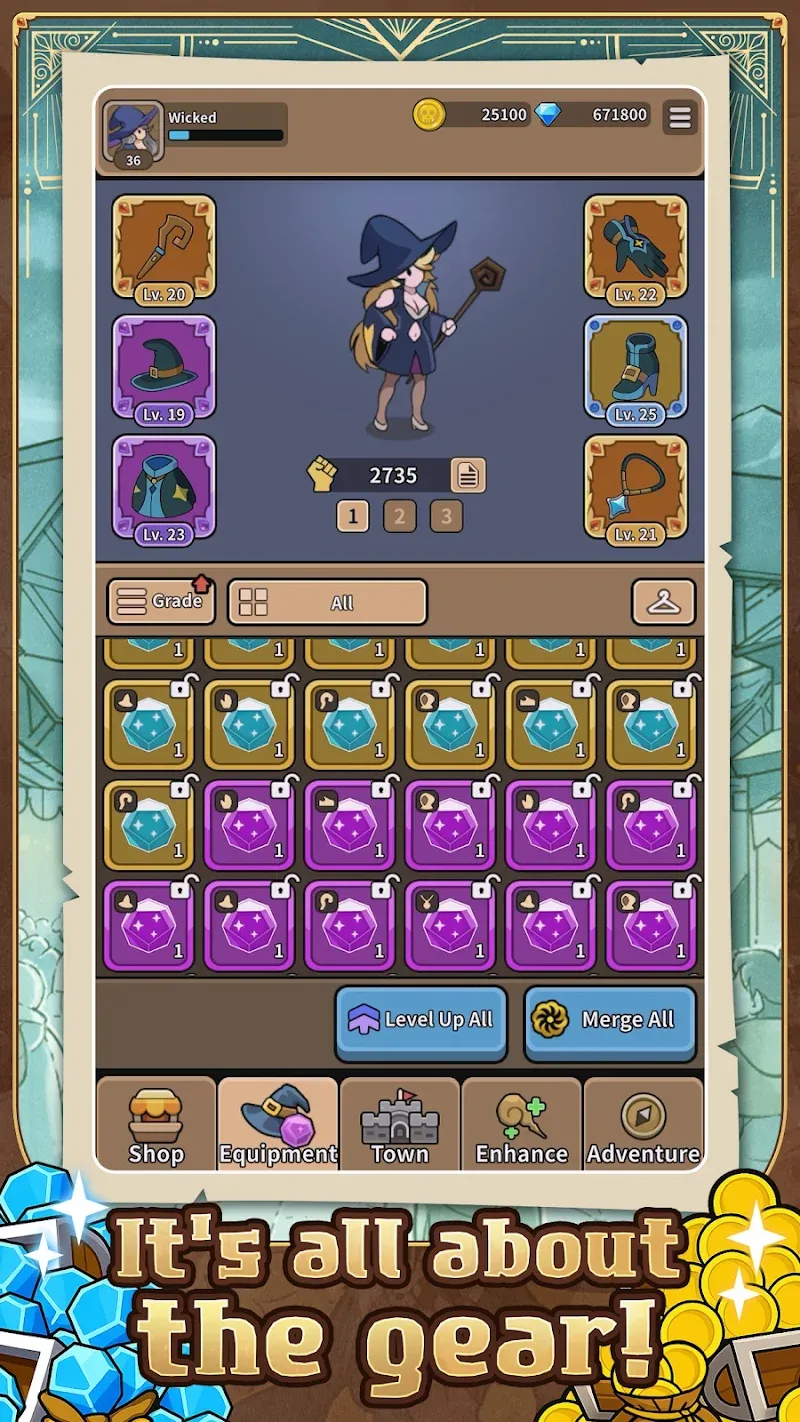Open the Wicked player profile portrait
800x1422 pixels.
point(133,132)
